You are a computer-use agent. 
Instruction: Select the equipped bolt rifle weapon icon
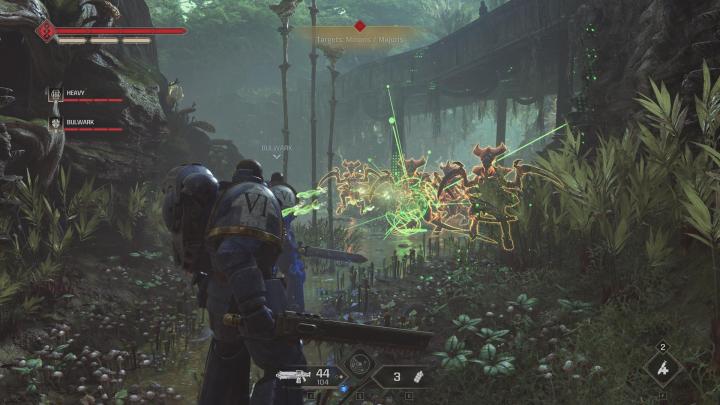pyautogui.click(x=294, y=376)
